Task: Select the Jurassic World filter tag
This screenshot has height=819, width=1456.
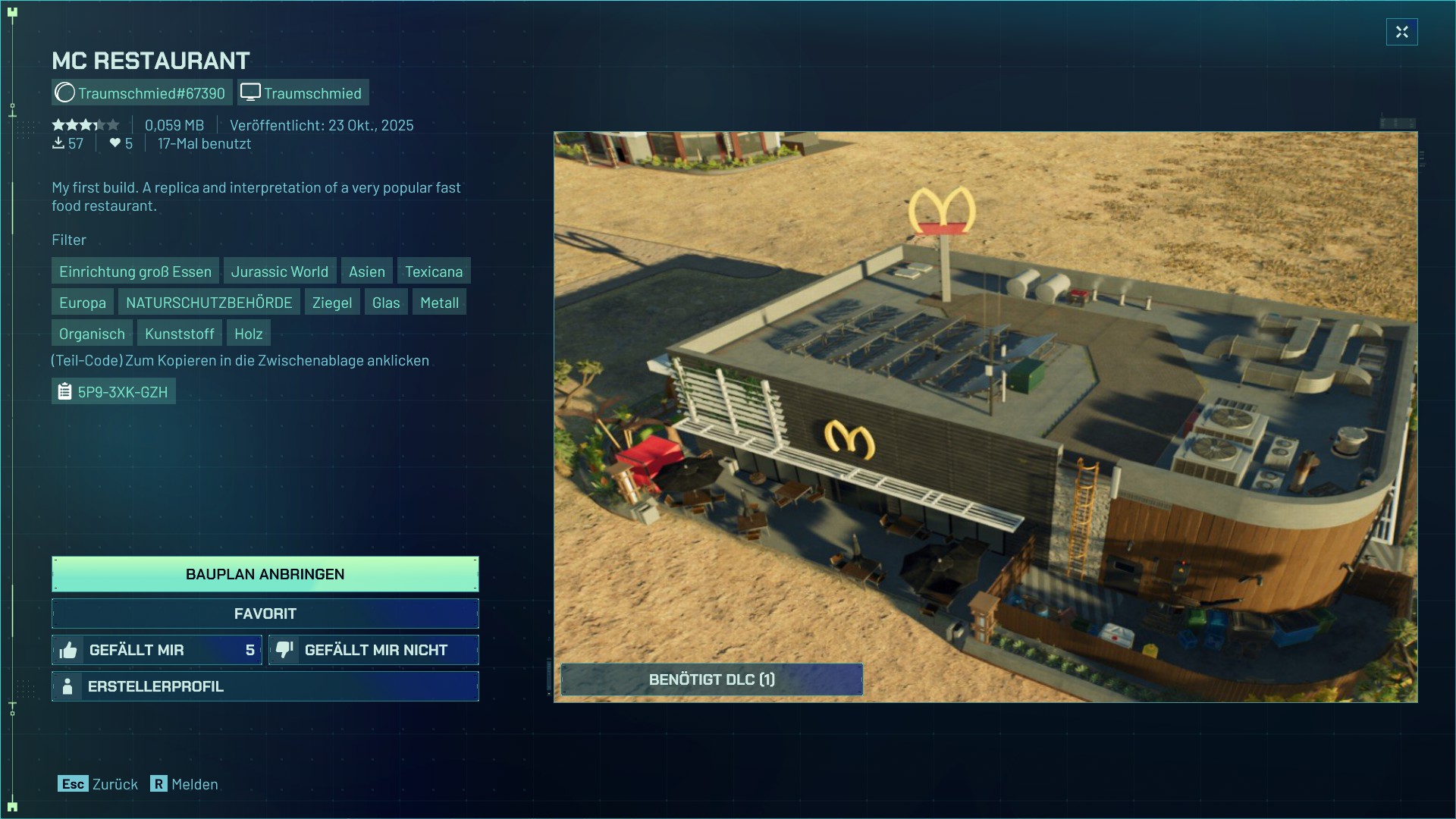Action: [279, 271]
